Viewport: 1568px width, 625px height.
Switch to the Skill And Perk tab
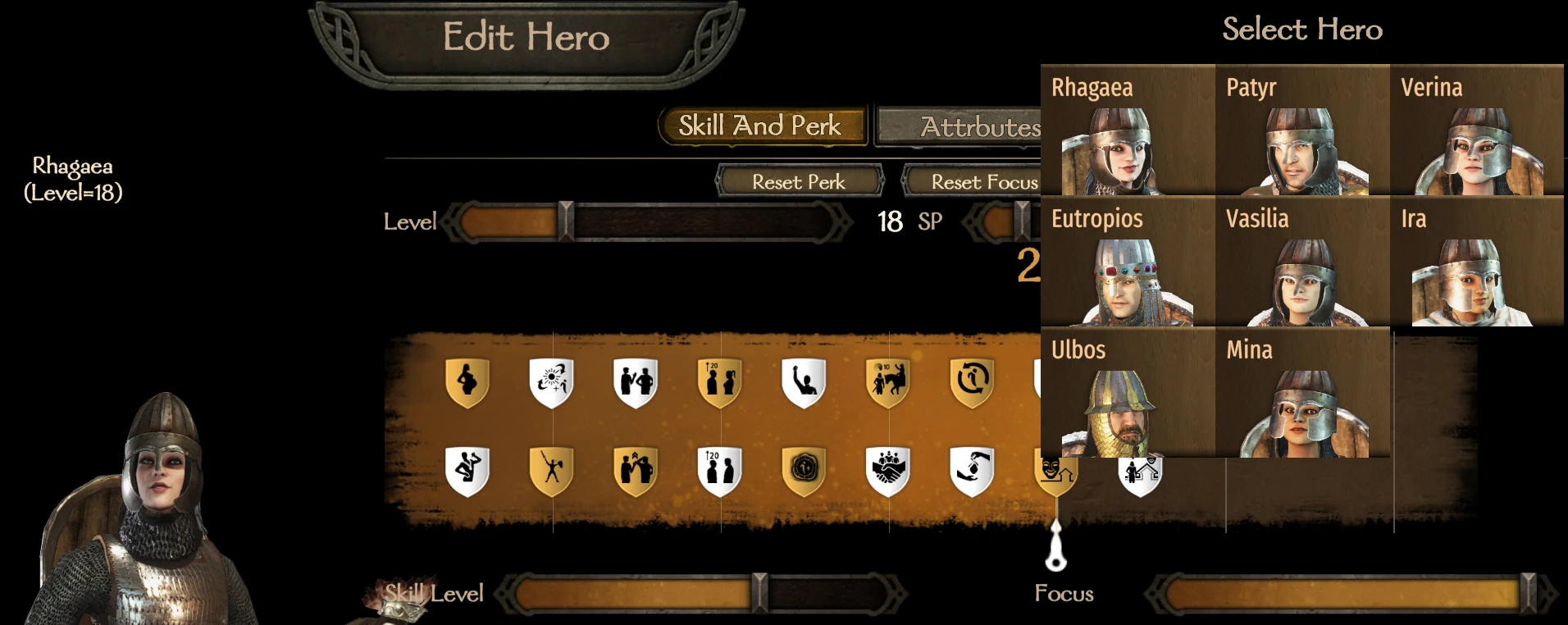point(761,126)
